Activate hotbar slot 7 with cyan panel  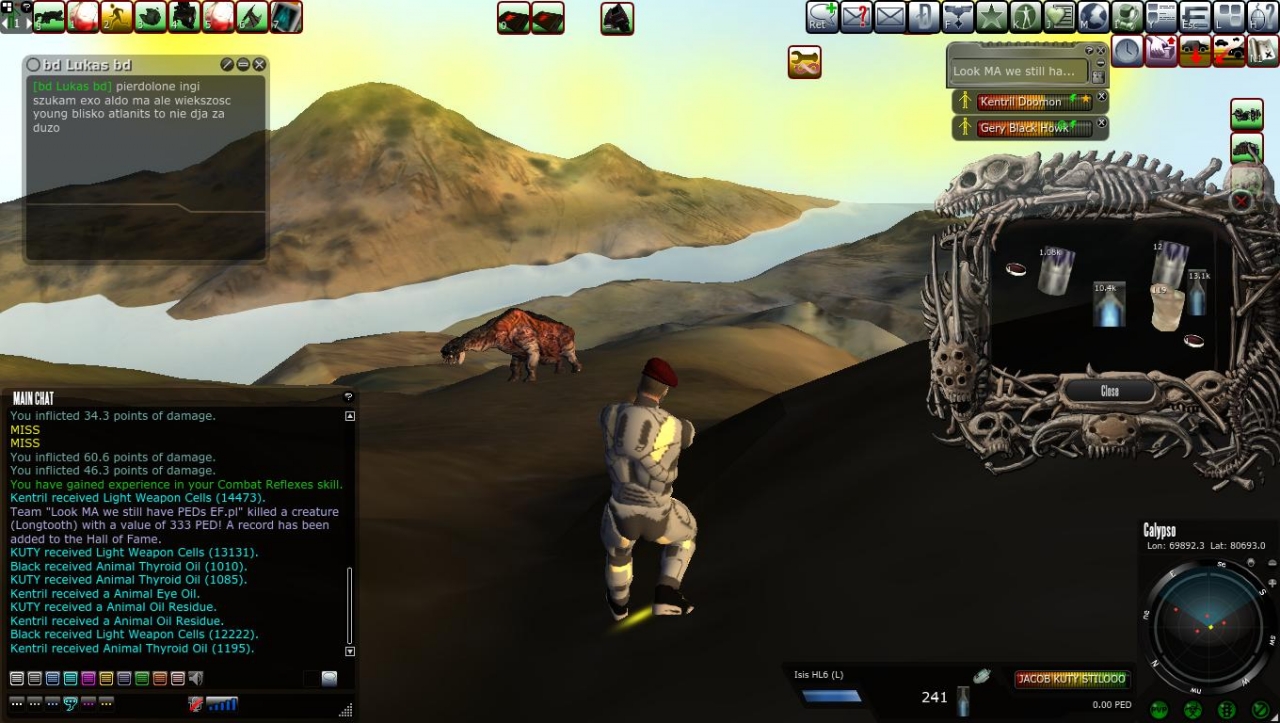(x=286, y=17)
